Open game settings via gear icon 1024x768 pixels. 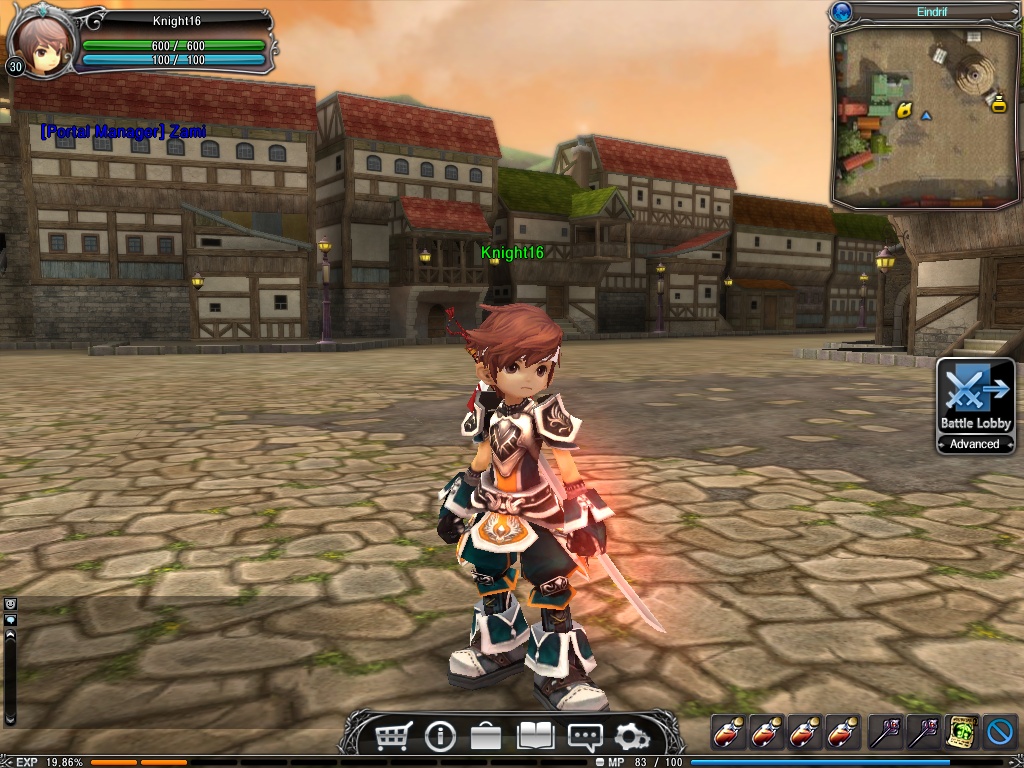[x=631, y=738]
